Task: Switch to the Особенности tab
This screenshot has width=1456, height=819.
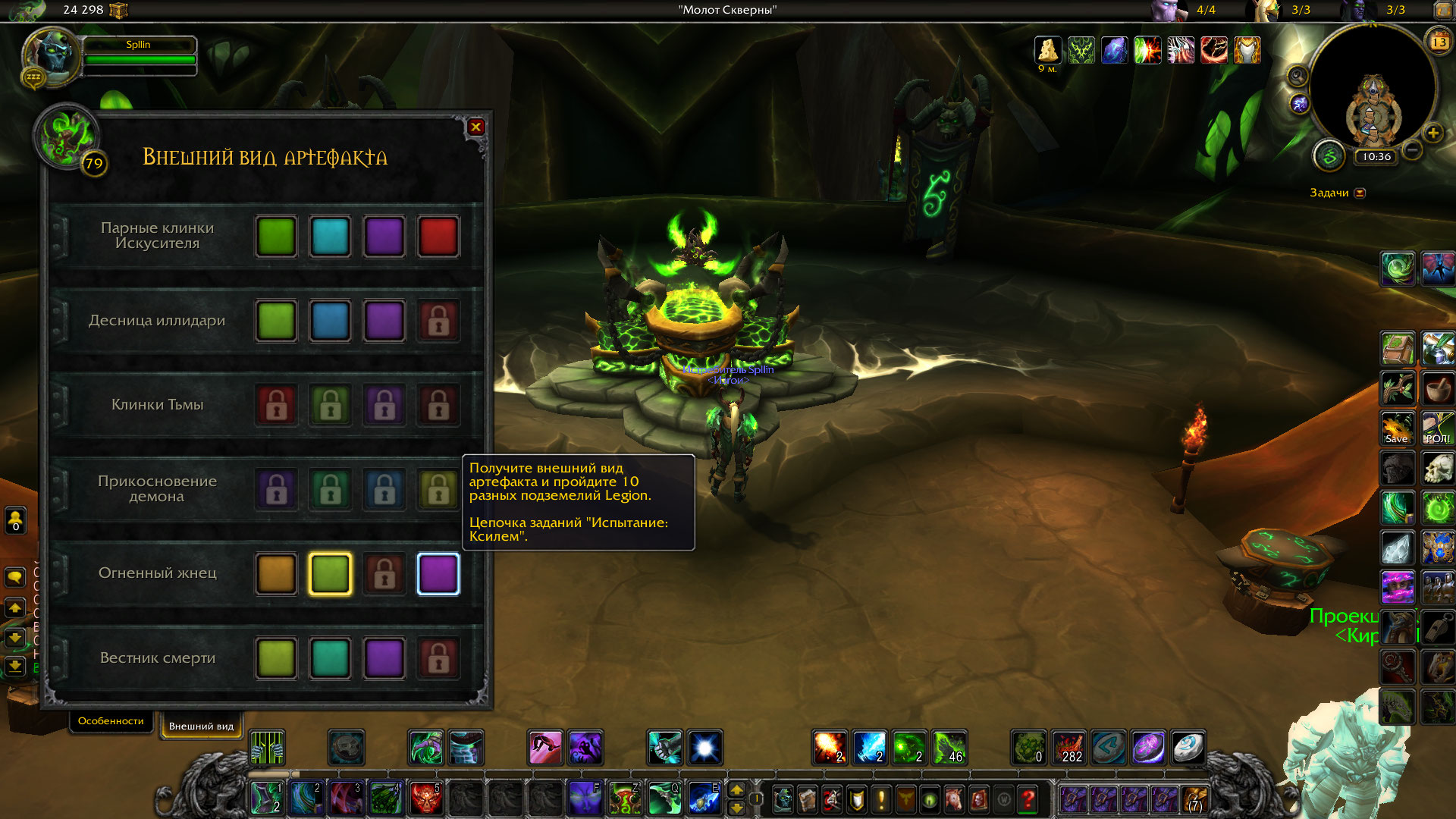Action: [111, 720]
